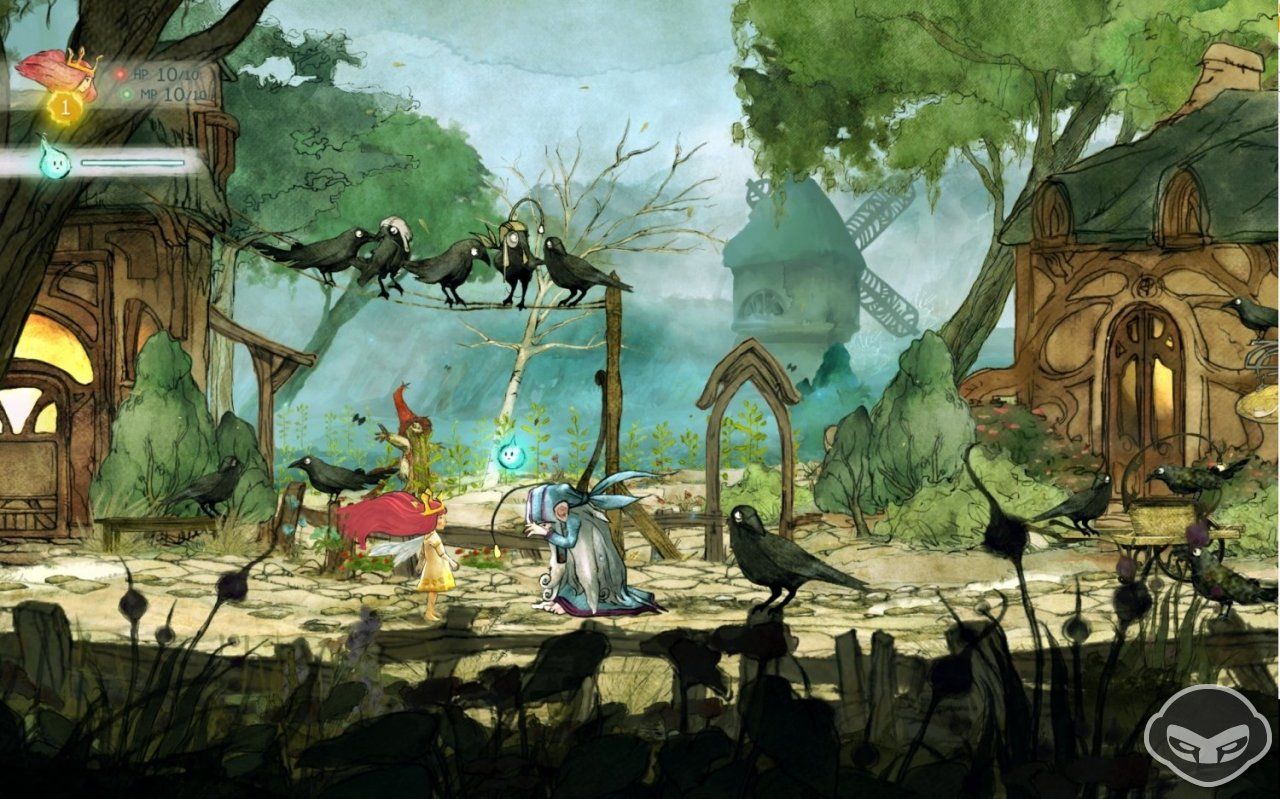The width and height of the screenshot is (1280, 799).
Task: Click the glowing Igniculus wisp near the scarecrow
Action: point(512,455)
